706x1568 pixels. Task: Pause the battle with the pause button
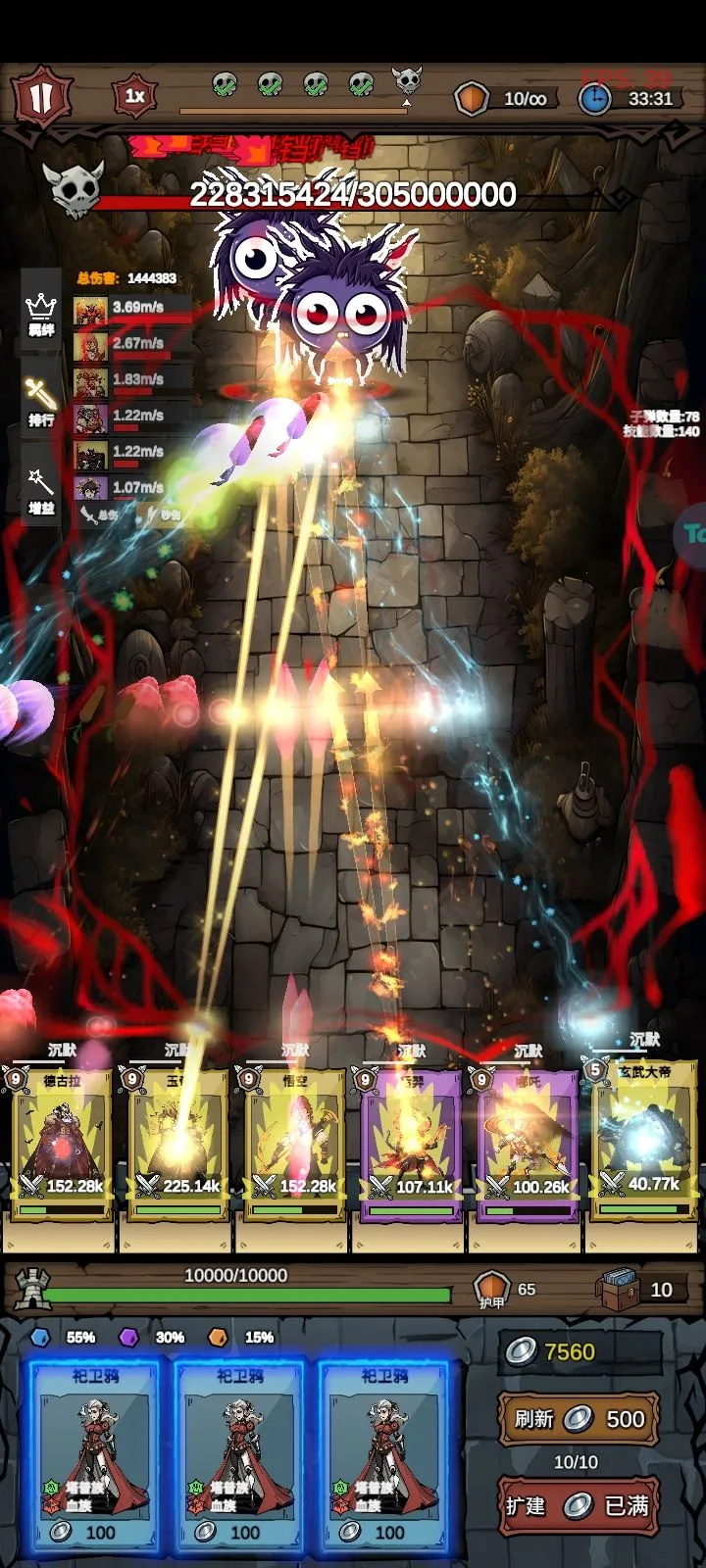[x=41, y=98]
